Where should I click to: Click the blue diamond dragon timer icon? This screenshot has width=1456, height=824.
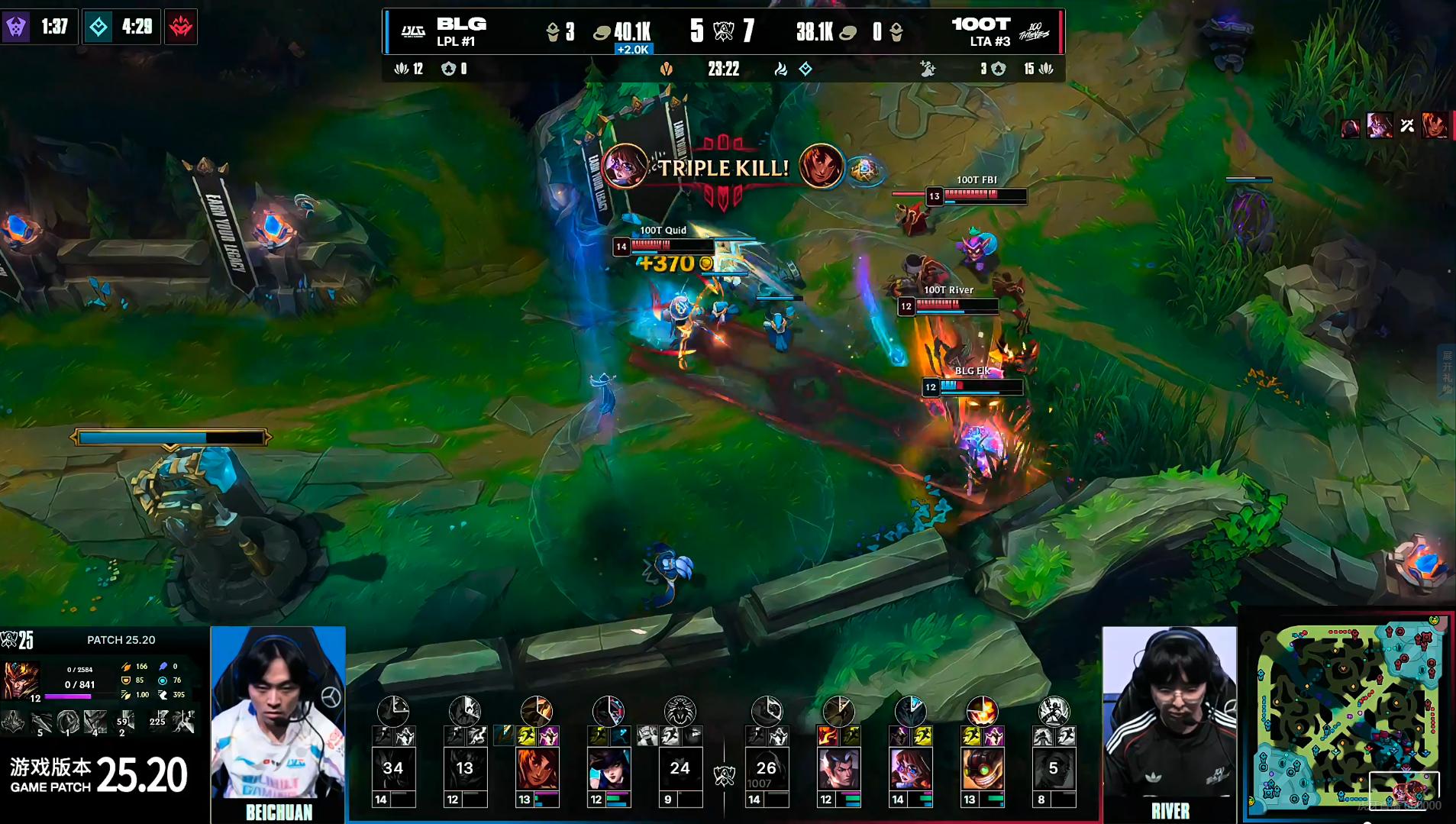coord(98,27)
